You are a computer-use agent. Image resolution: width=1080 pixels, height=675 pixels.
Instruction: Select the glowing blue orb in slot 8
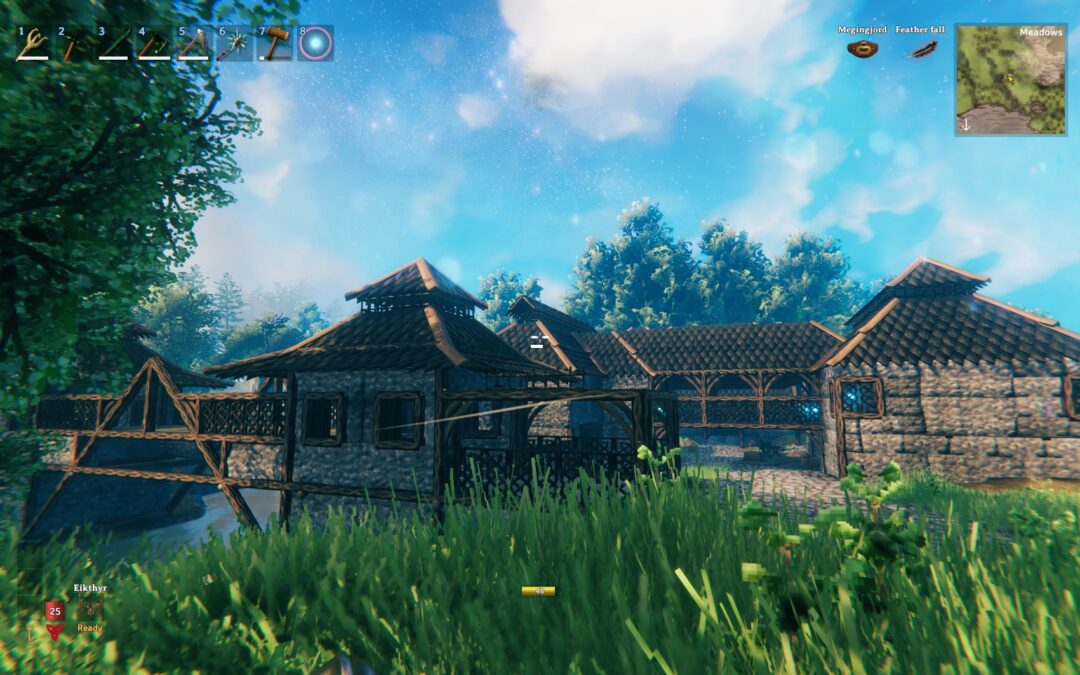pos(315,43)
